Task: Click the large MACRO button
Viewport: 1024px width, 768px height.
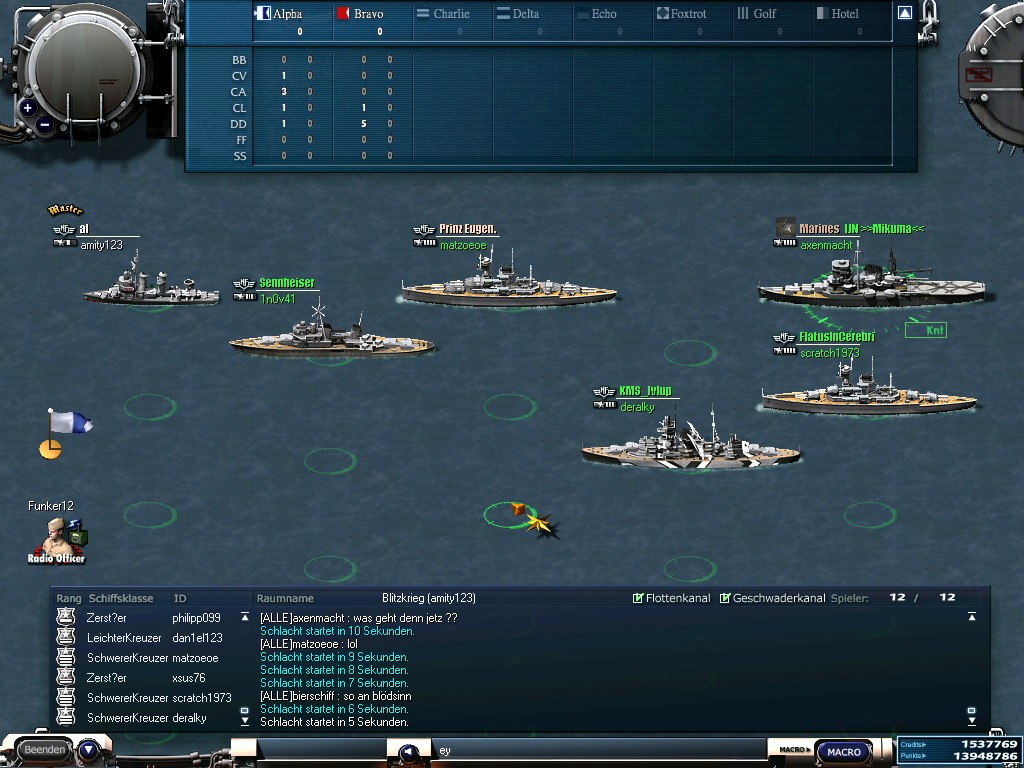Action: (844, 752)
